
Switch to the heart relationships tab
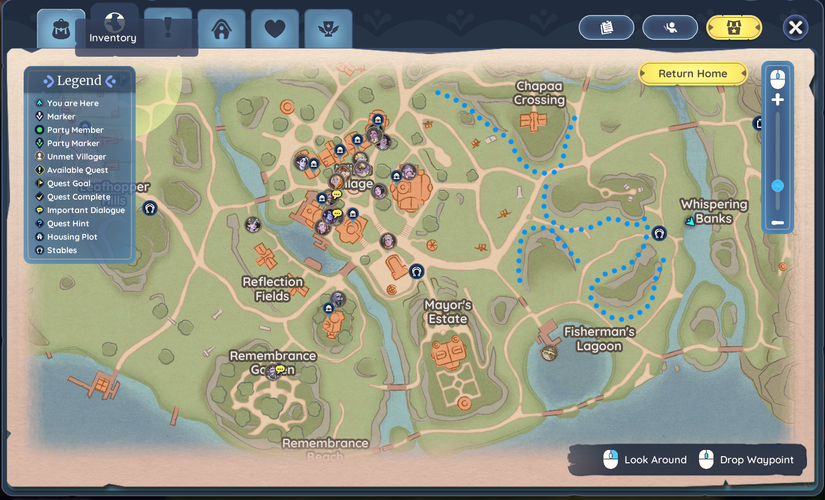pos(275,28)
